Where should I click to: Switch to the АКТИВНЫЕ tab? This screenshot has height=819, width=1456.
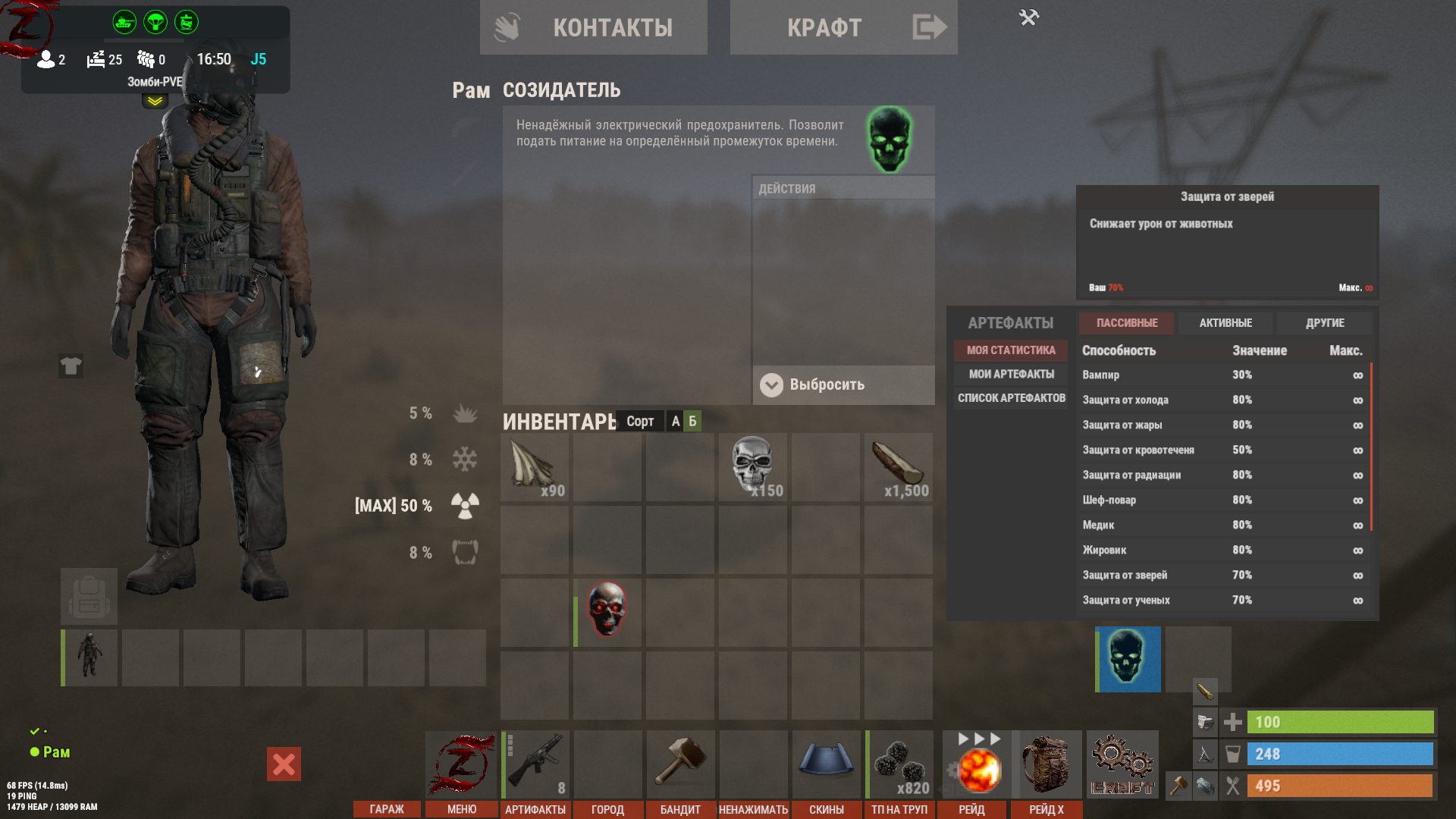pyautogui.click(x=1225, y=322)
